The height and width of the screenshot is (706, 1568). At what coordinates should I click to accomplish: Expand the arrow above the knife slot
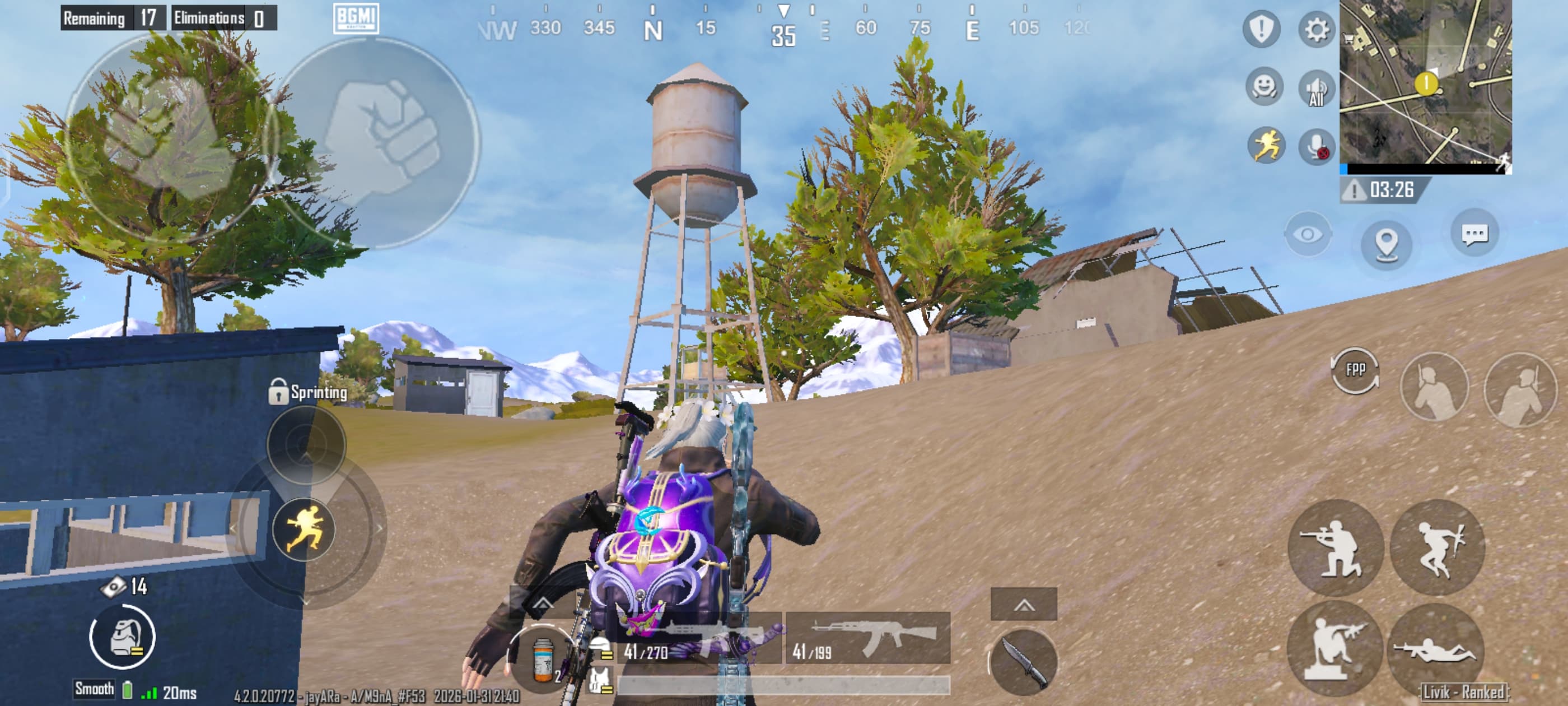pyautogui.click(x=1024, y=605)
